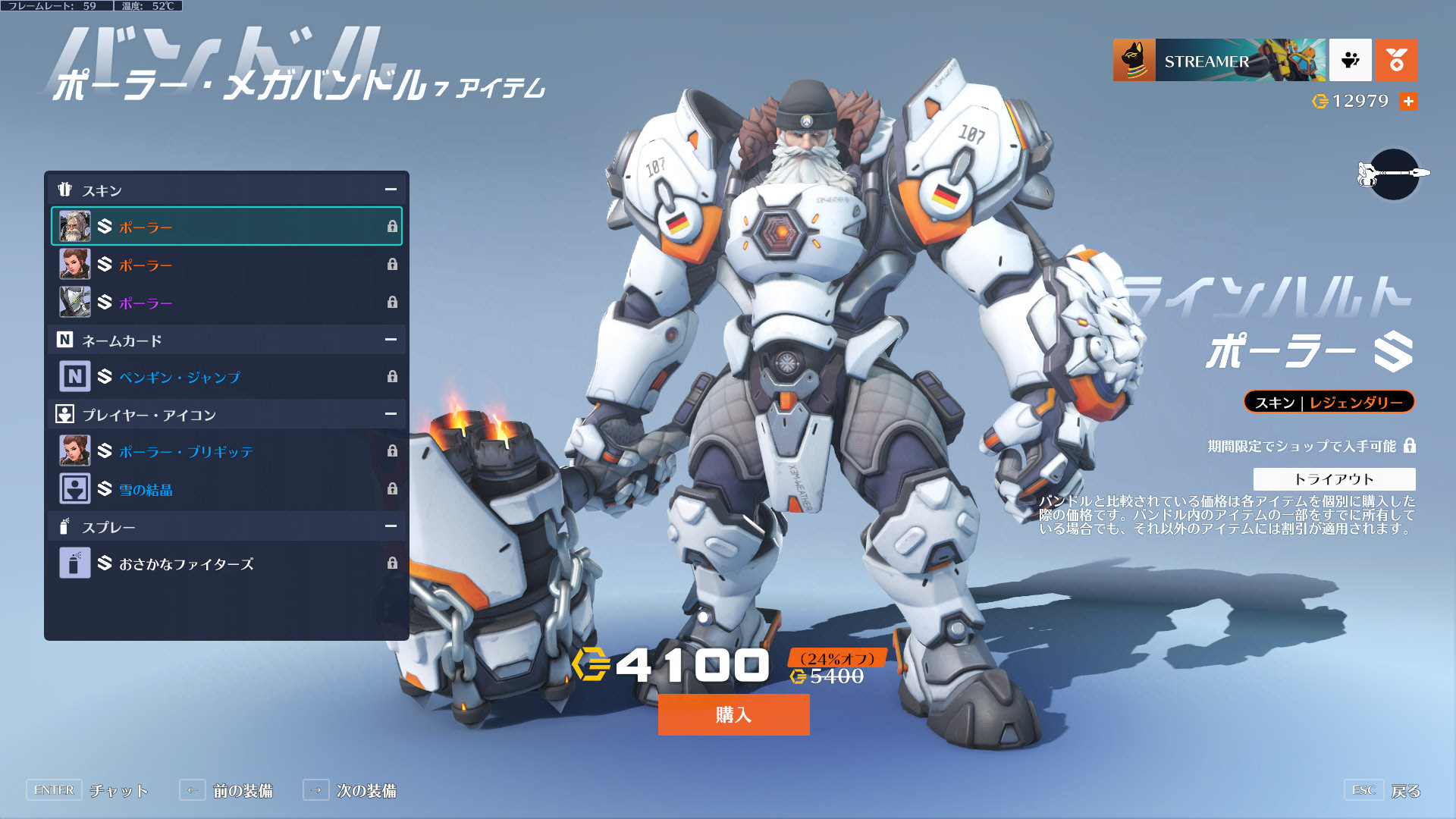Viewport: 1456px width, 819px height.
Task: Select Brigitte's ポーラー skin row
Action: tap(226, 264)
